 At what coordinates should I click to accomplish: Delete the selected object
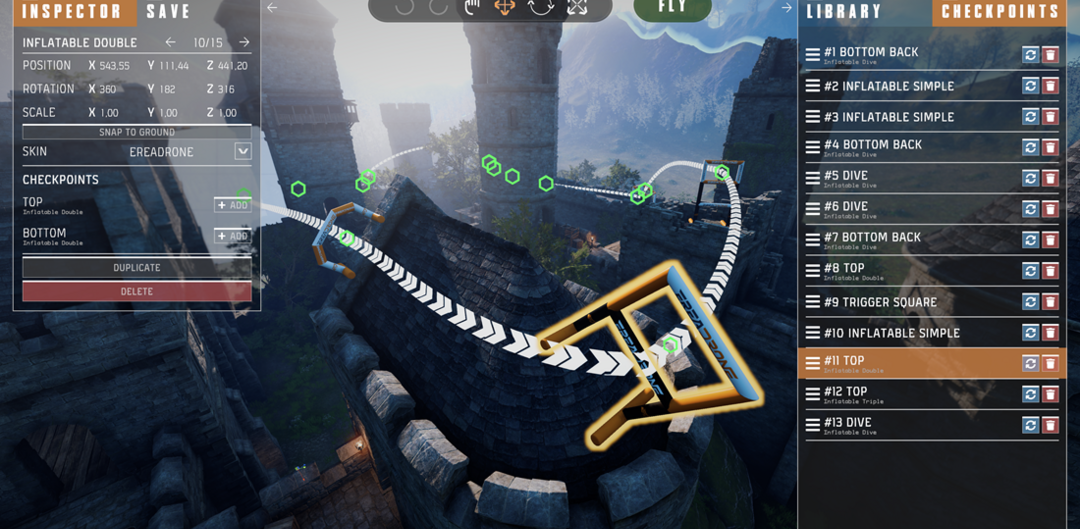(137, 291)
